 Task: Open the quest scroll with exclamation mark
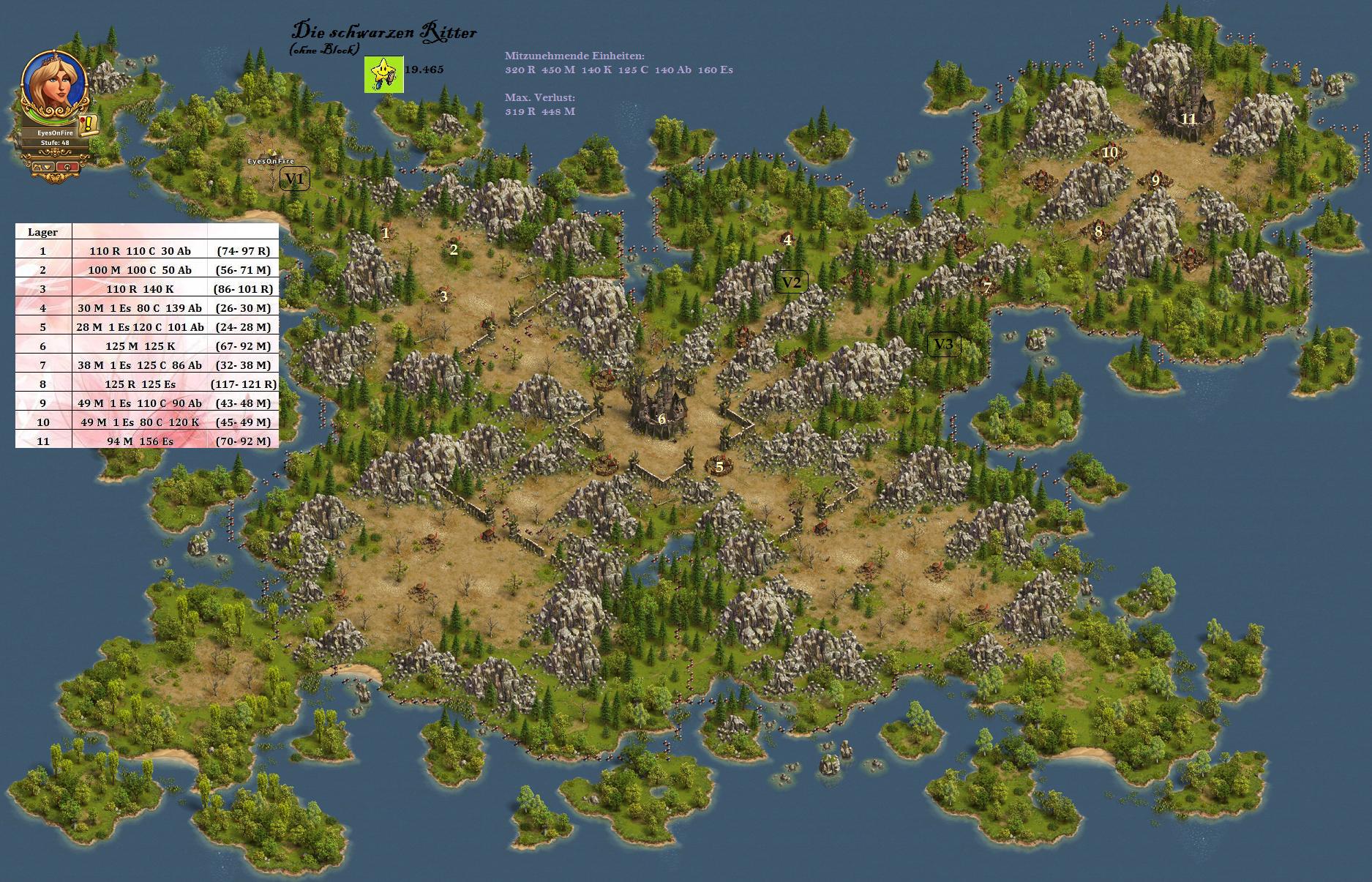coord(89,124)
